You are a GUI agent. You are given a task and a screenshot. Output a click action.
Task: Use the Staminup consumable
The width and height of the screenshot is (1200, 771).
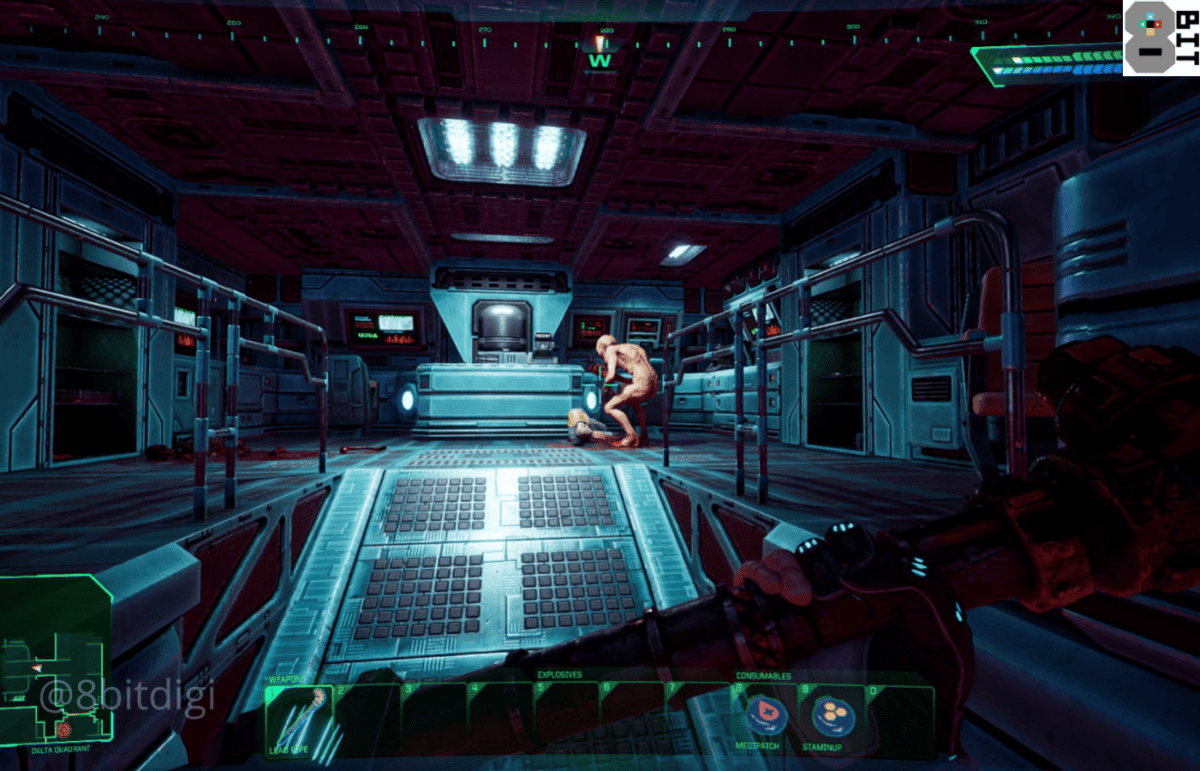click(x=832, y=716)
